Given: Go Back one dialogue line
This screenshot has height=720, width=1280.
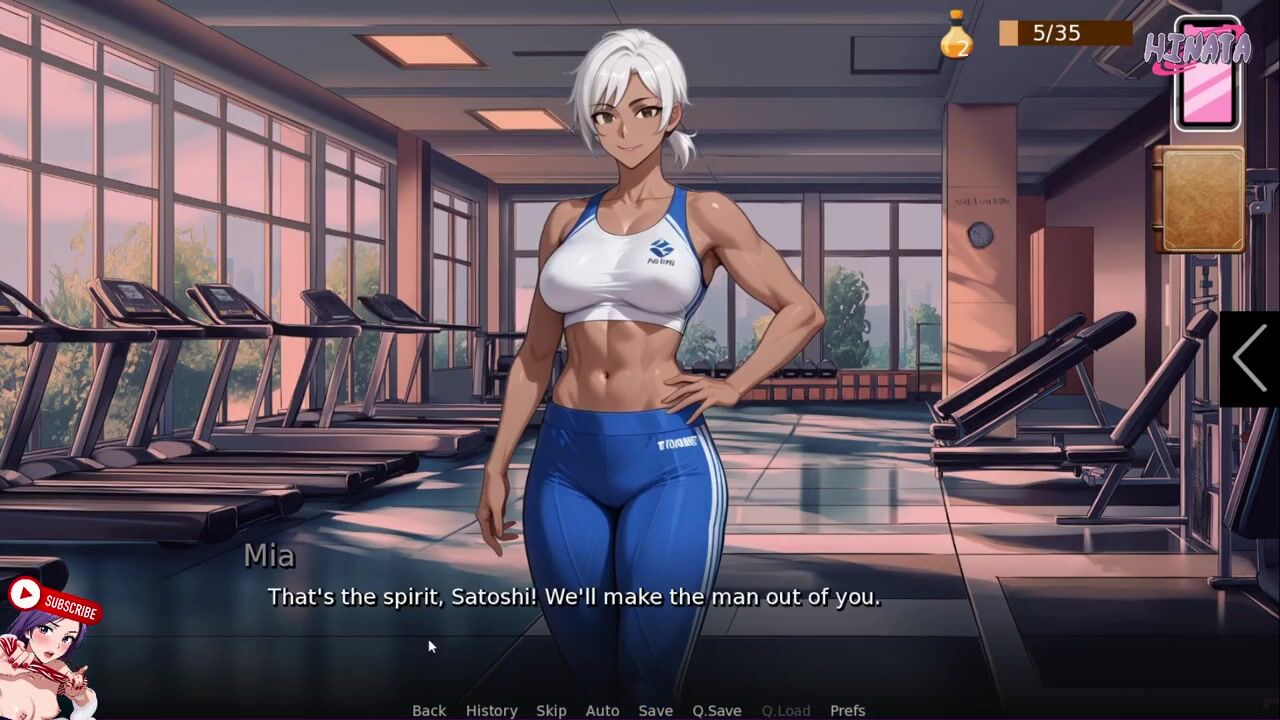Looking at the screenshot, I should (x=429, y=710).
